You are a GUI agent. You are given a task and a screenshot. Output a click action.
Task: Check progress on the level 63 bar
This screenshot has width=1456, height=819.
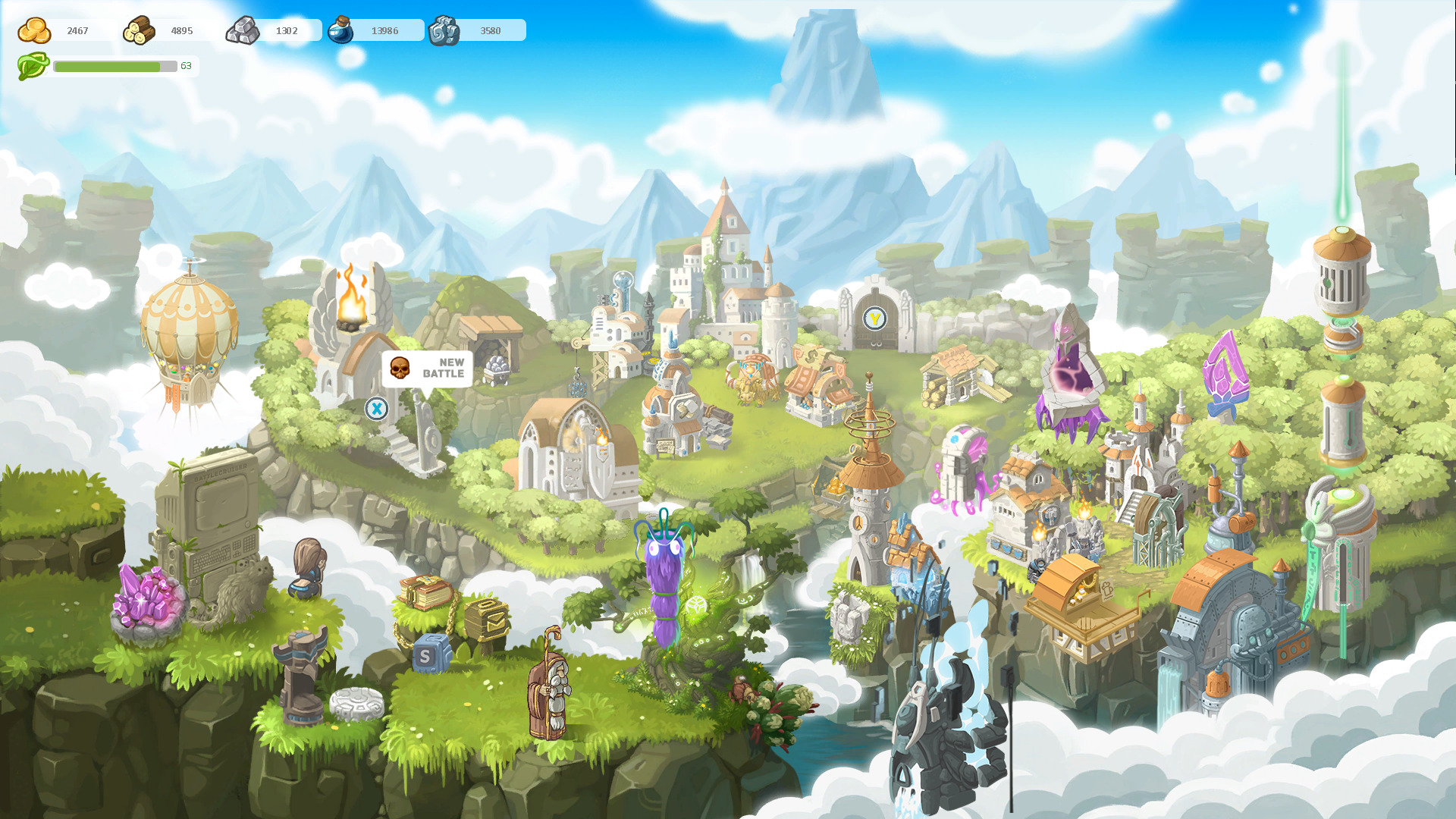tap(115, 66)
